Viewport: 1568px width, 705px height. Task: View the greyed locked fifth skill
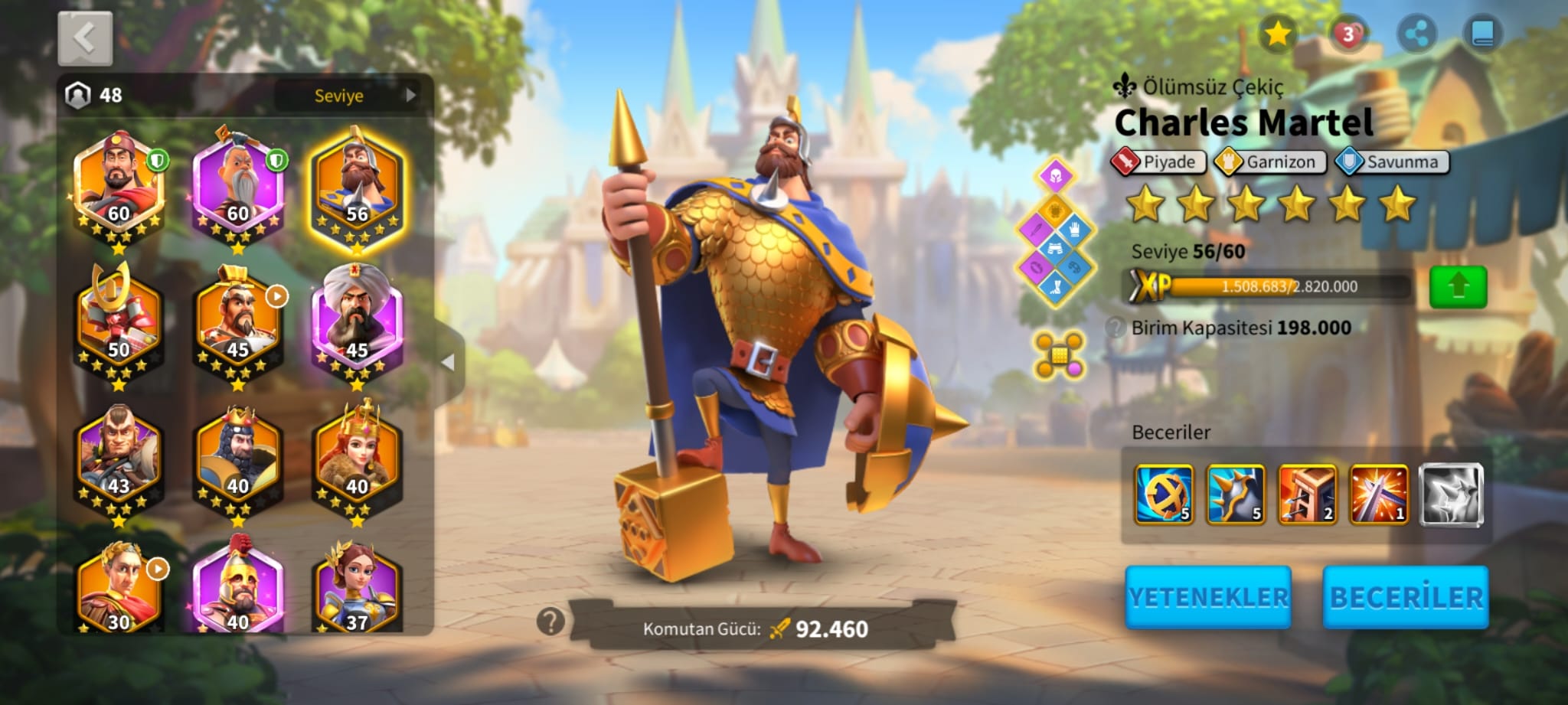point(1452,494)
